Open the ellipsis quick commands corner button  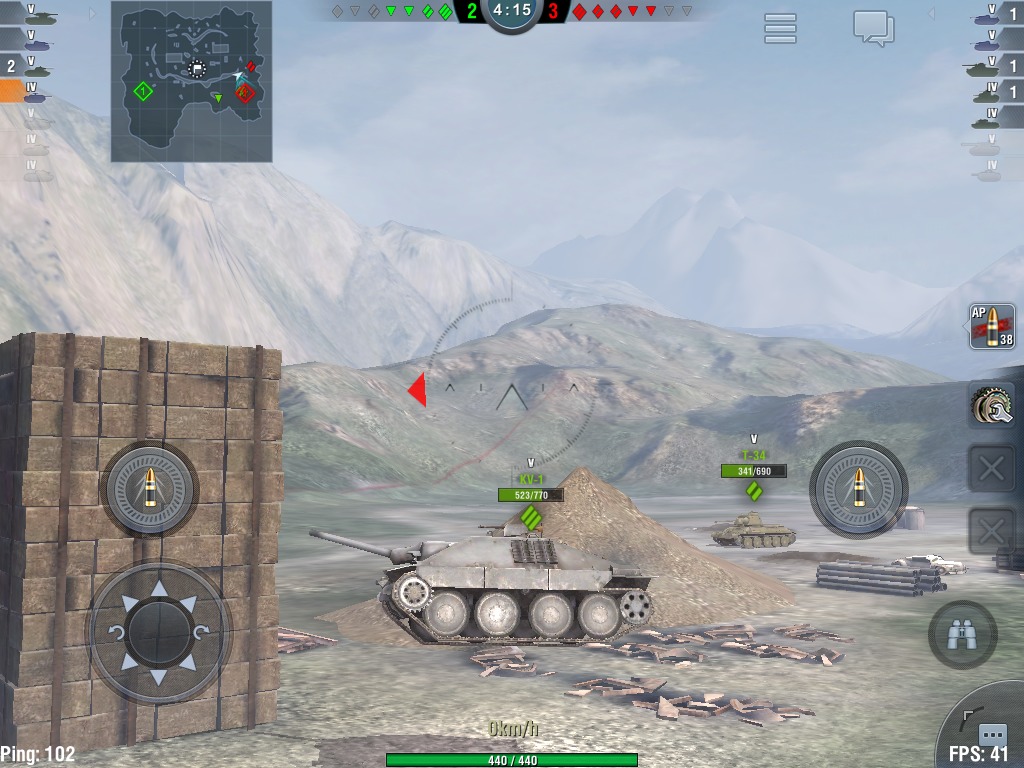(x=991, y=735)
